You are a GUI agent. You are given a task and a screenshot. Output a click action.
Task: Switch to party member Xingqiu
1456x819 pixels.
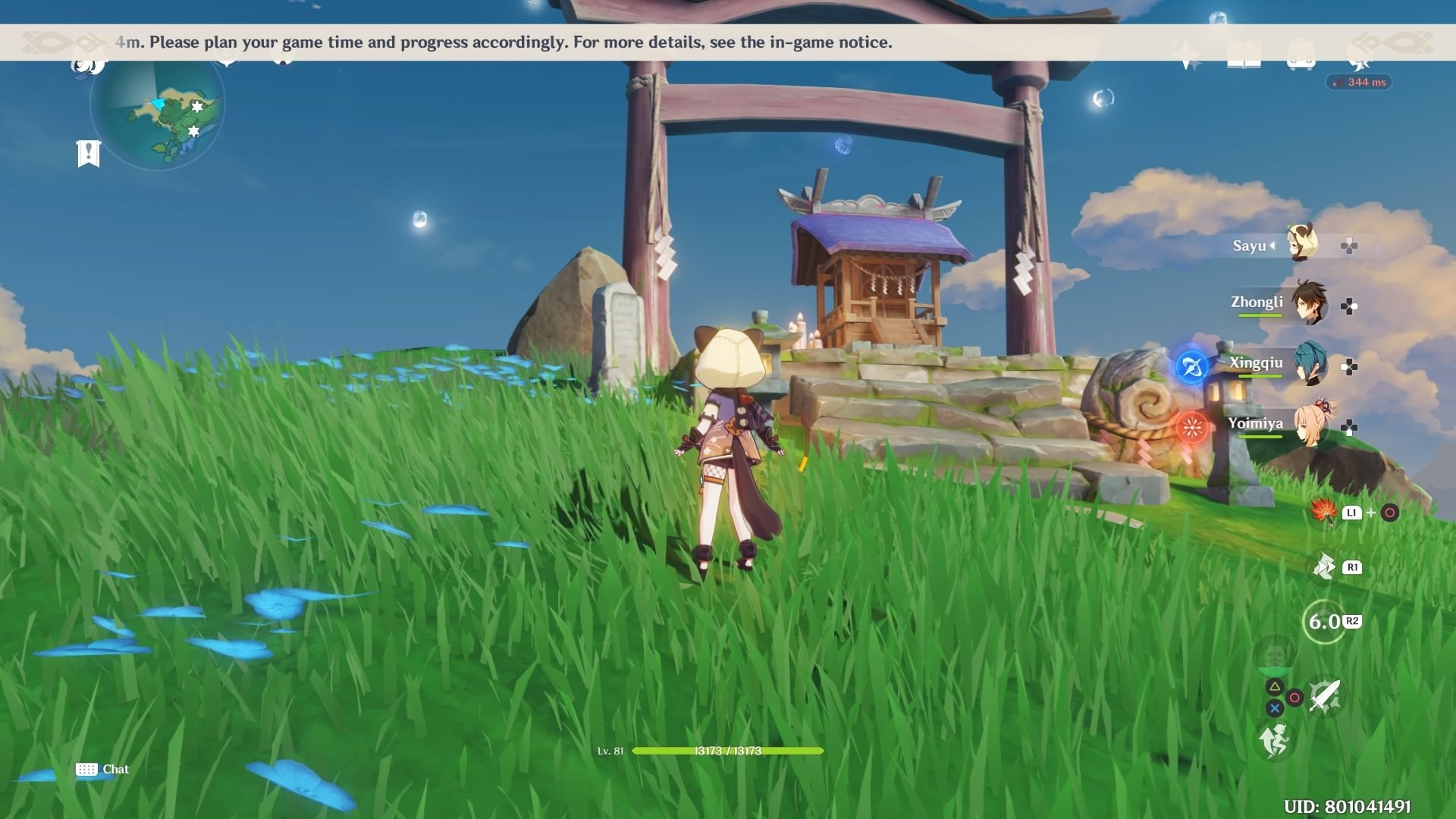pos(1310,364)
